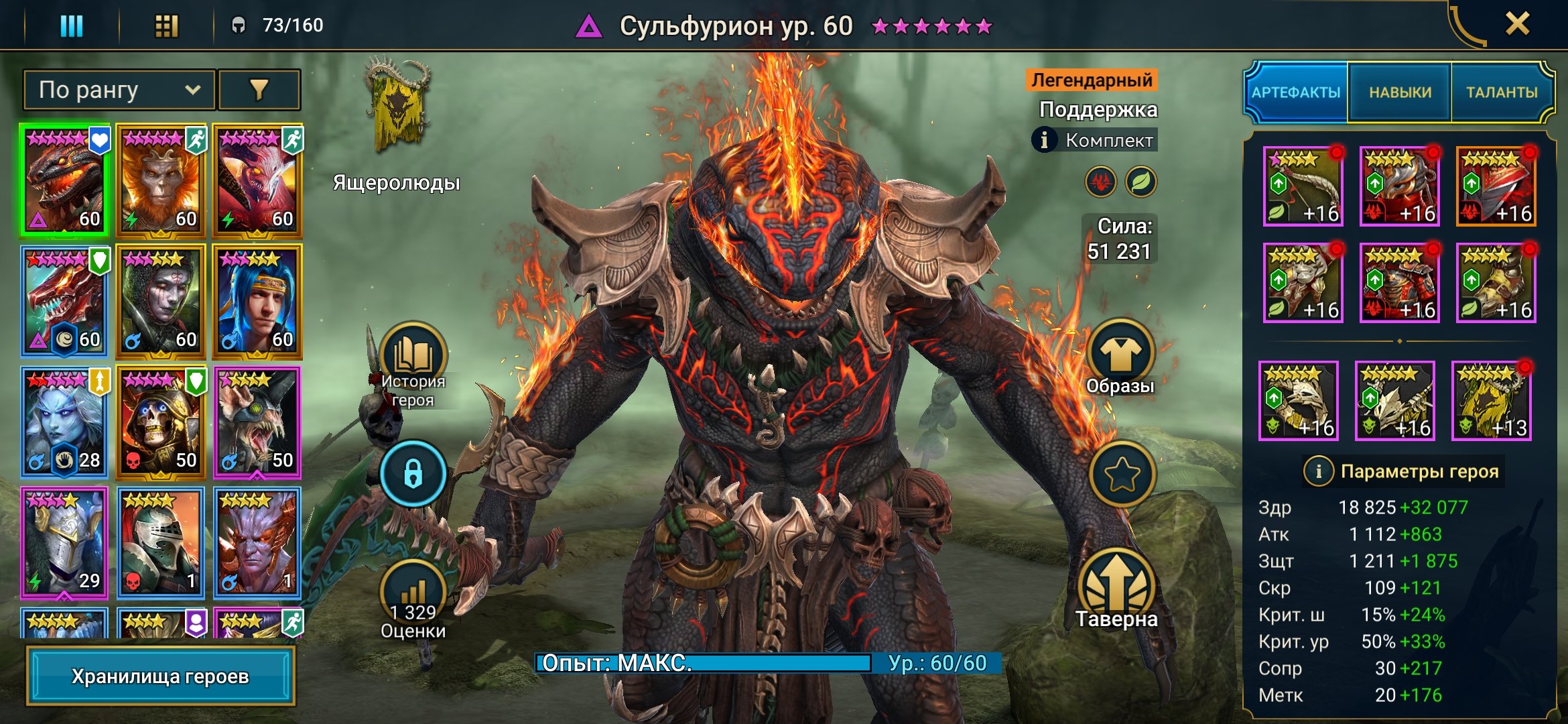The image size is (1568, 724).
Task: Open the +13 yellow banner artifact slot
Action: point(1492,401)
